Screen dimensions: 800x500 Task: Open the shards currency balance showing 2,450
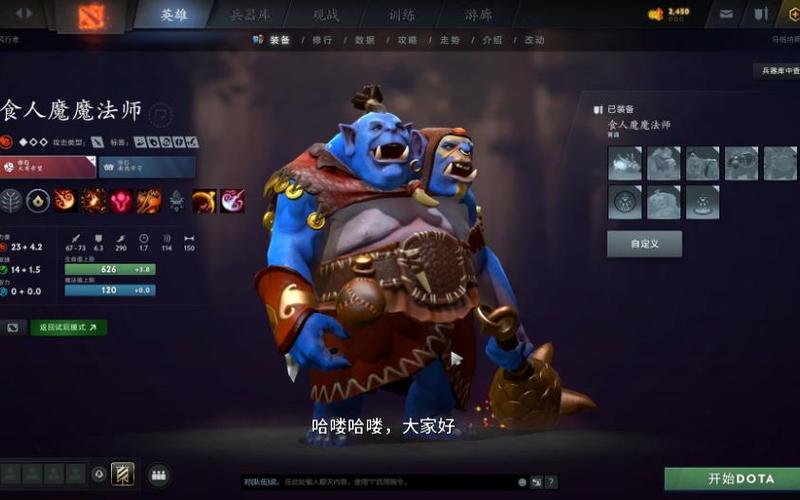(670, 14)
